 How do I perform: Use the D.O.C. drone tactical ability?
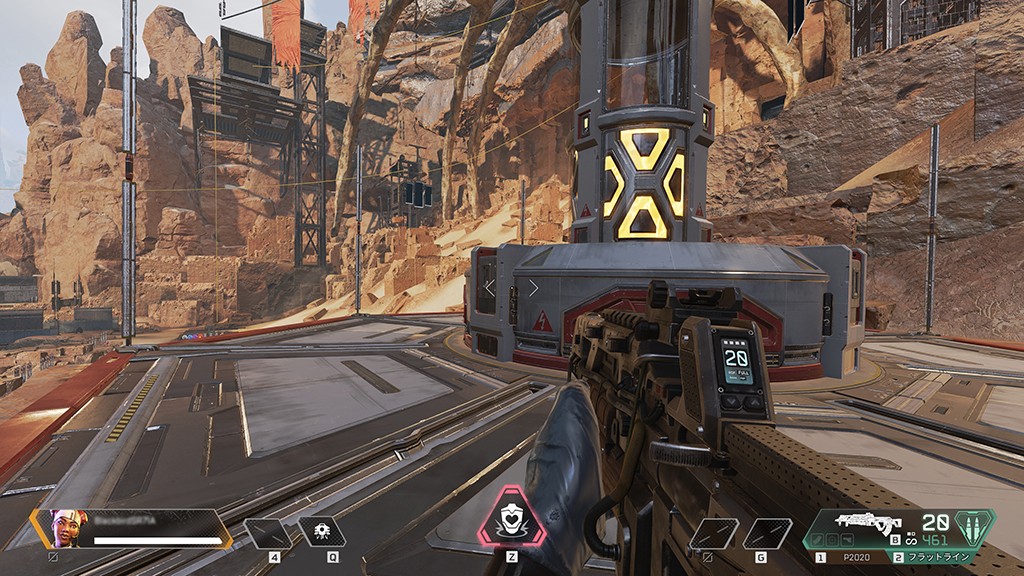tap(322, 532)
